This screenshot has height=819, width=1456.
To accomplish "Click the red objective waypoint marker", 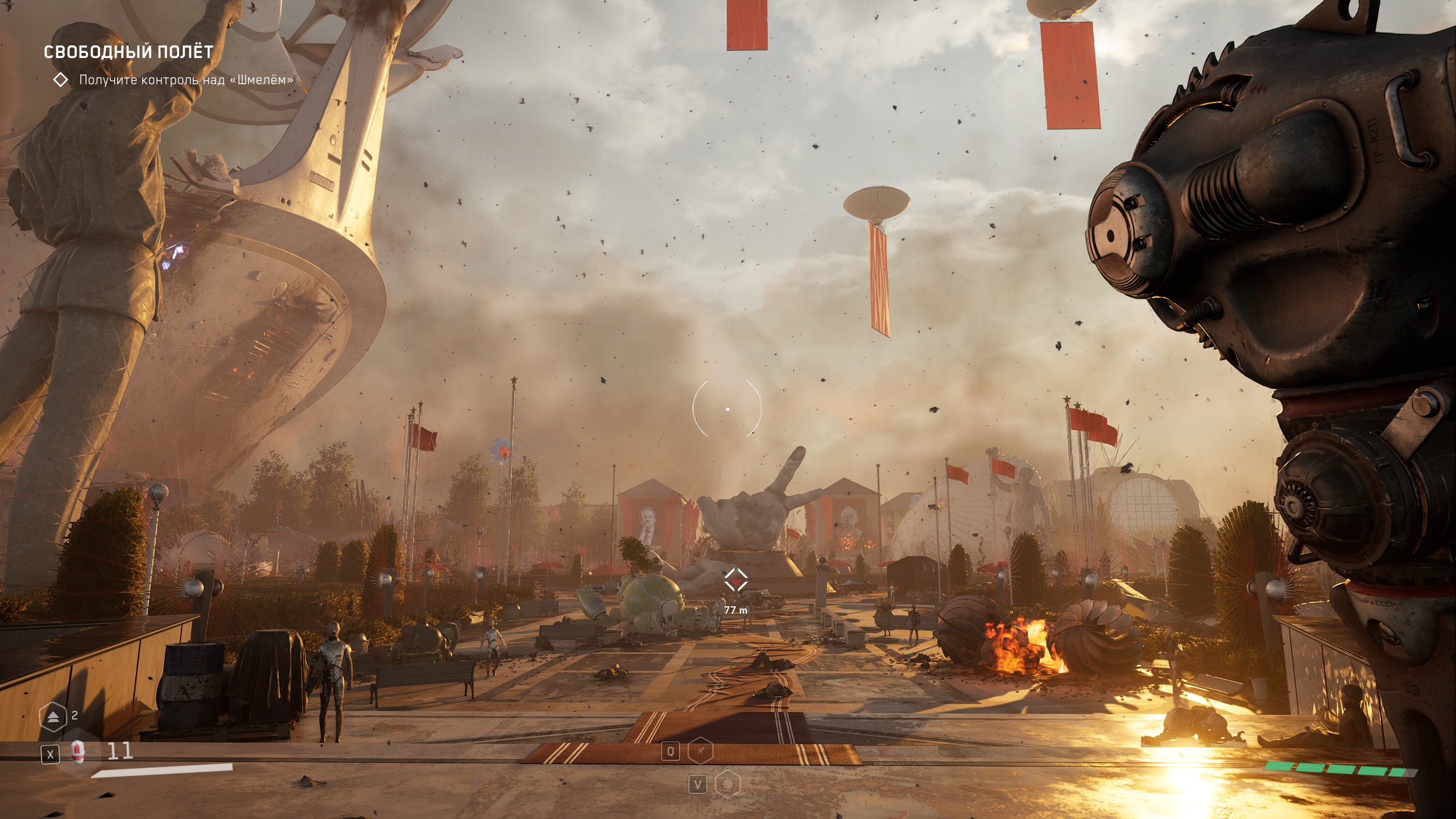I will (x=735, y=581).
